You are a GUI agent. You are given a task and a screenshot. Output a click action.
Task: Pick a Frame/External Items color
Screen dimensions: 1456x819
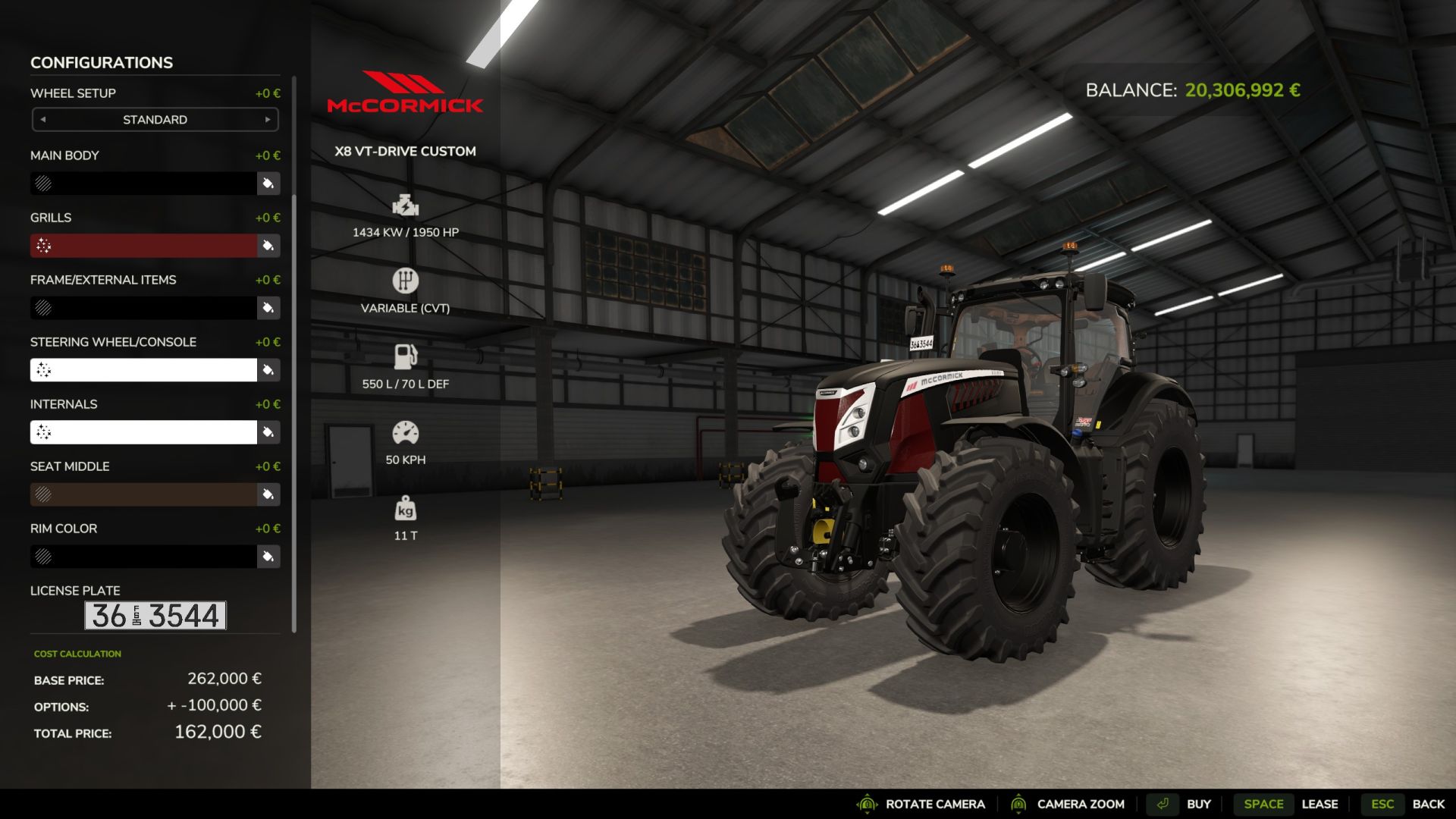pyautogui.click(x=268, y=308)
